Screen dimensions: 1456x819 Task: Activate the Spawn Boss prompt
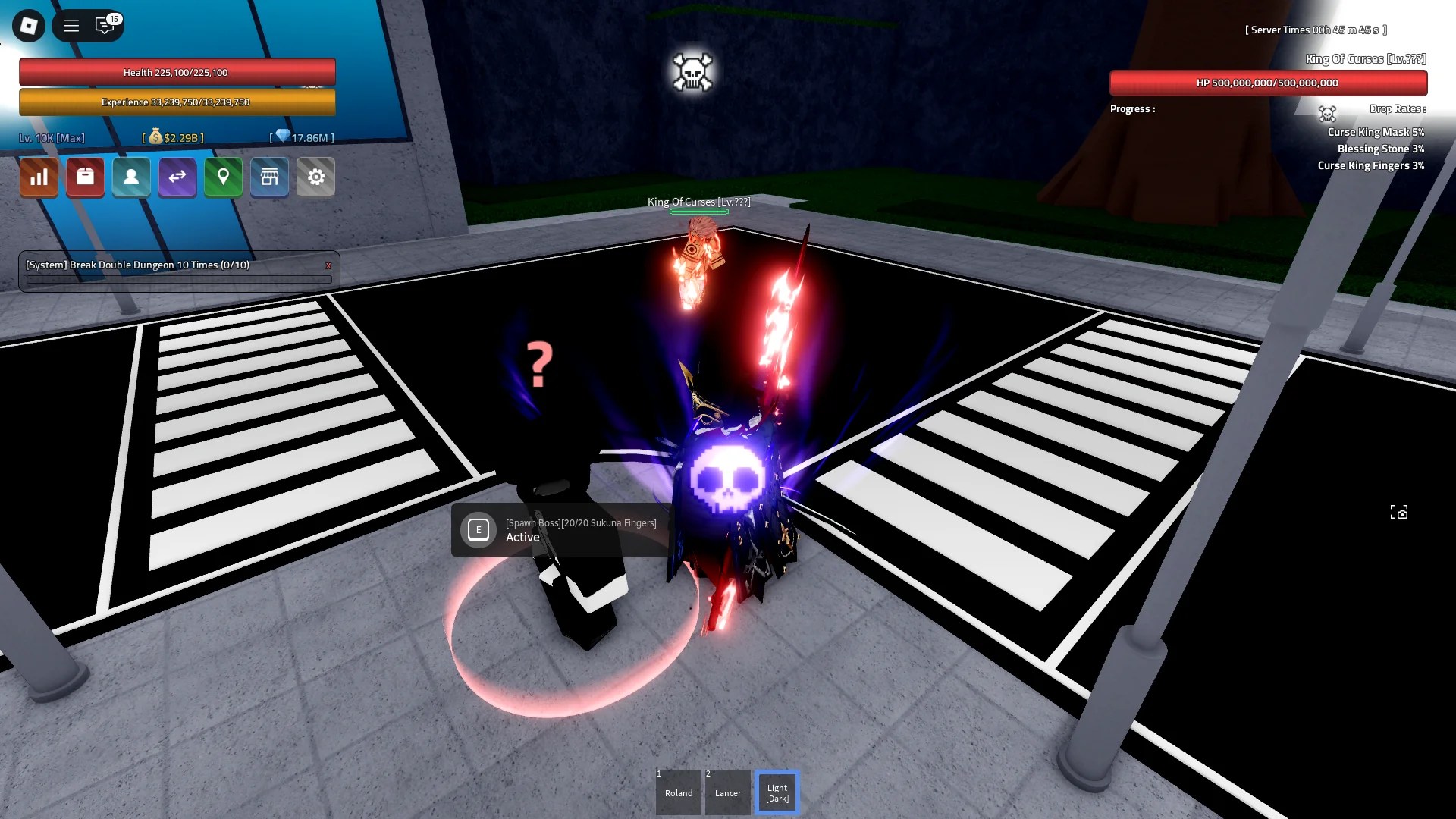[479, 530]
